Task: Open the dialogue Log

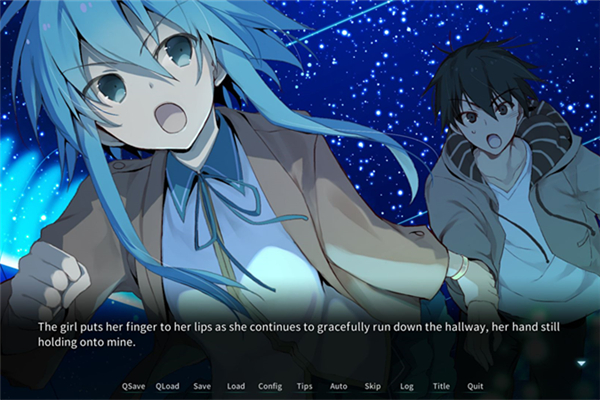Action: [x=406, y=386]
